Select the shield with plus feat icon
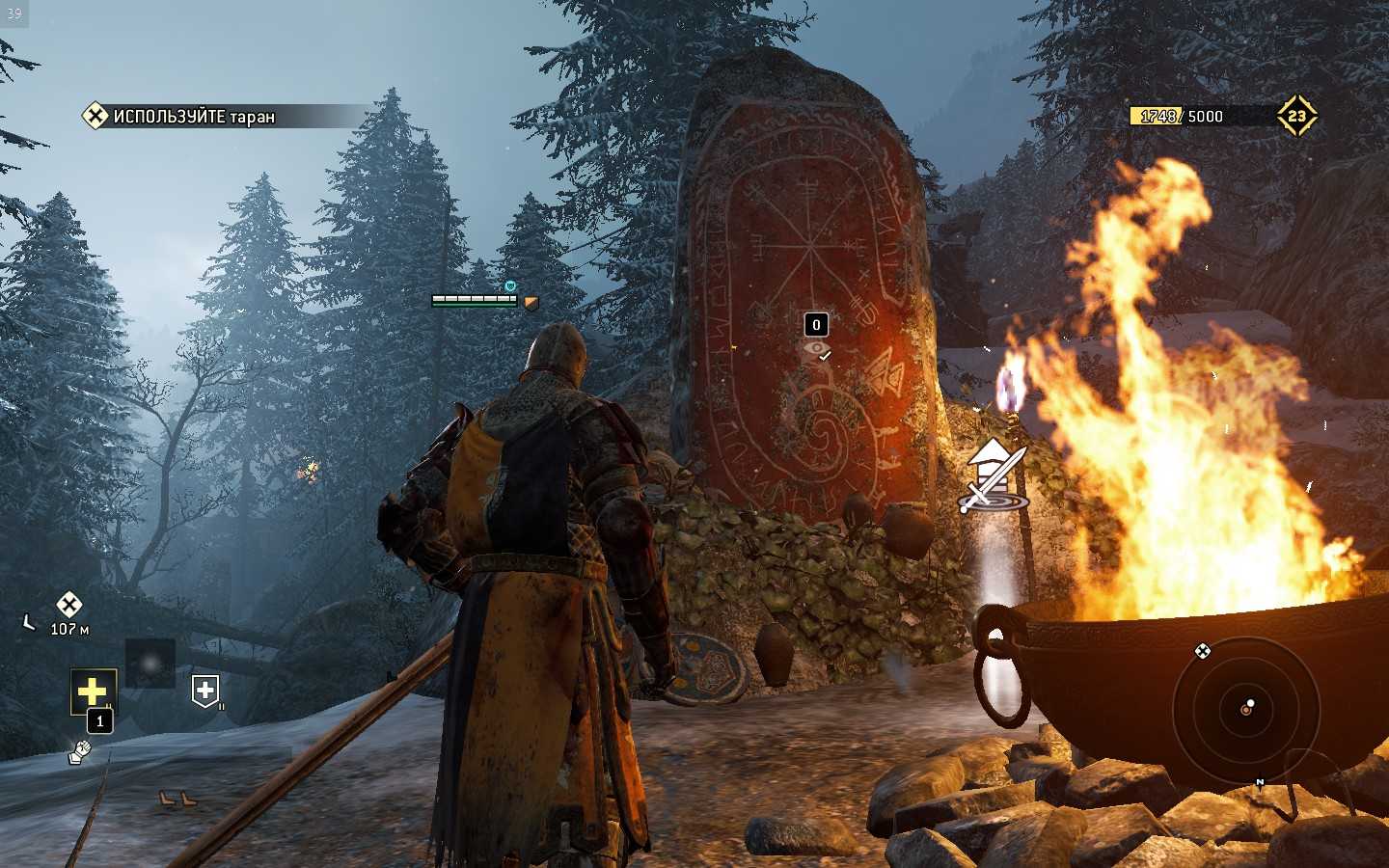 click(x=205, y=691)
